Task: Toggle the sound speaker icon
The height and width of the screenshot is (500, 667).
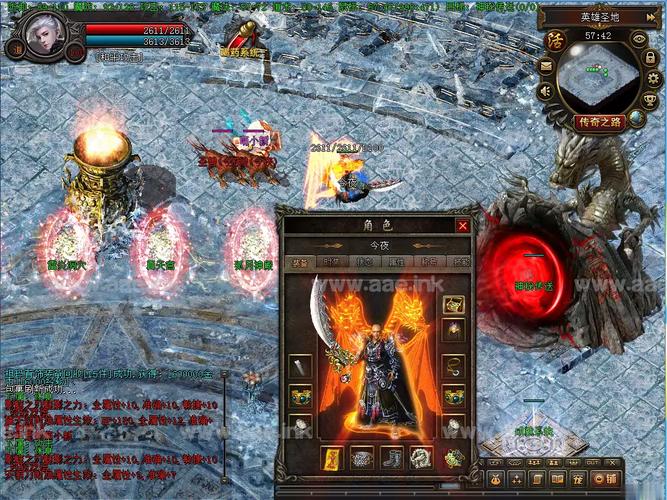Action: (x=546, y=91)
